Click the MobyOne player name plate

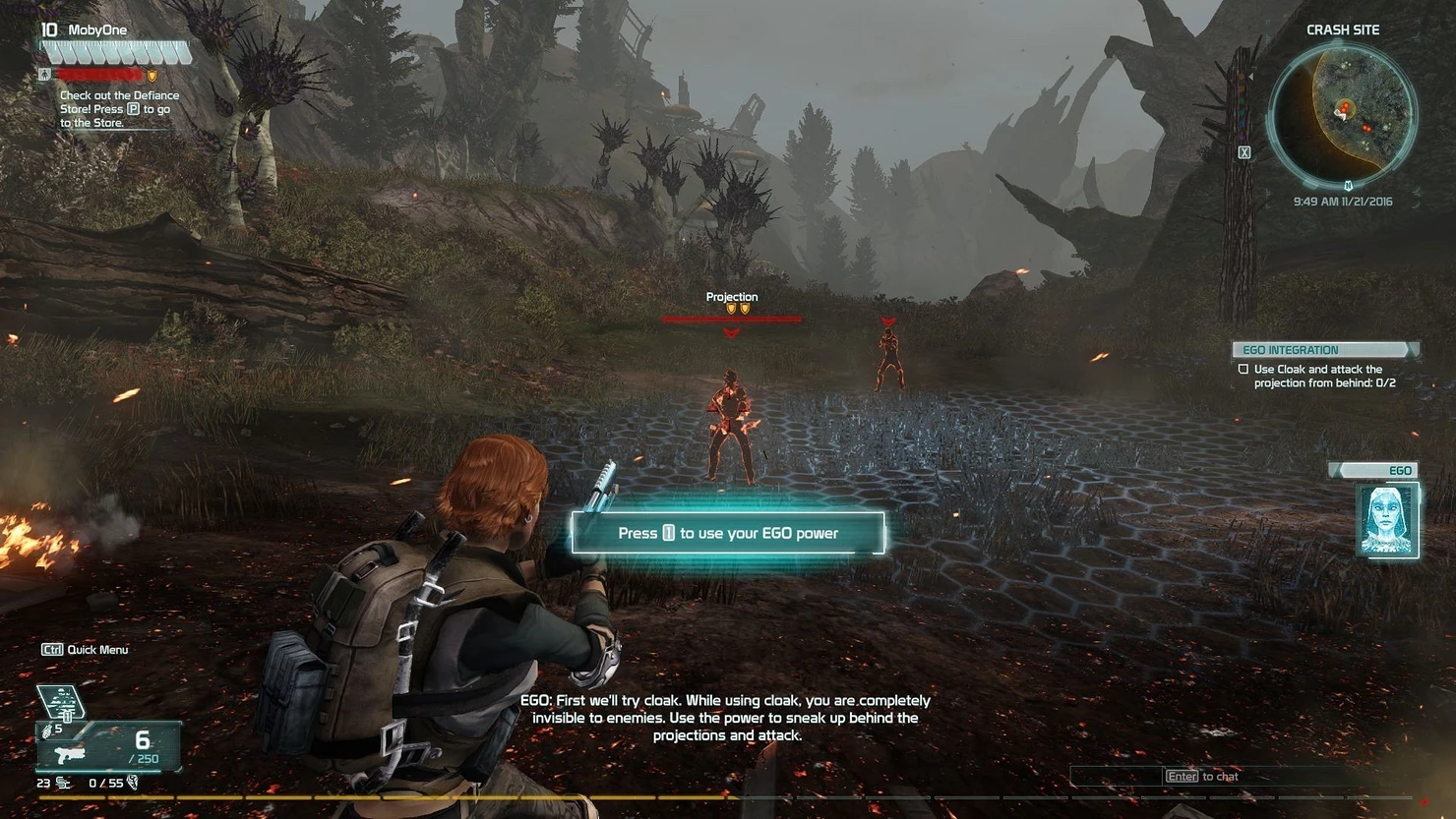click(96, 30)
